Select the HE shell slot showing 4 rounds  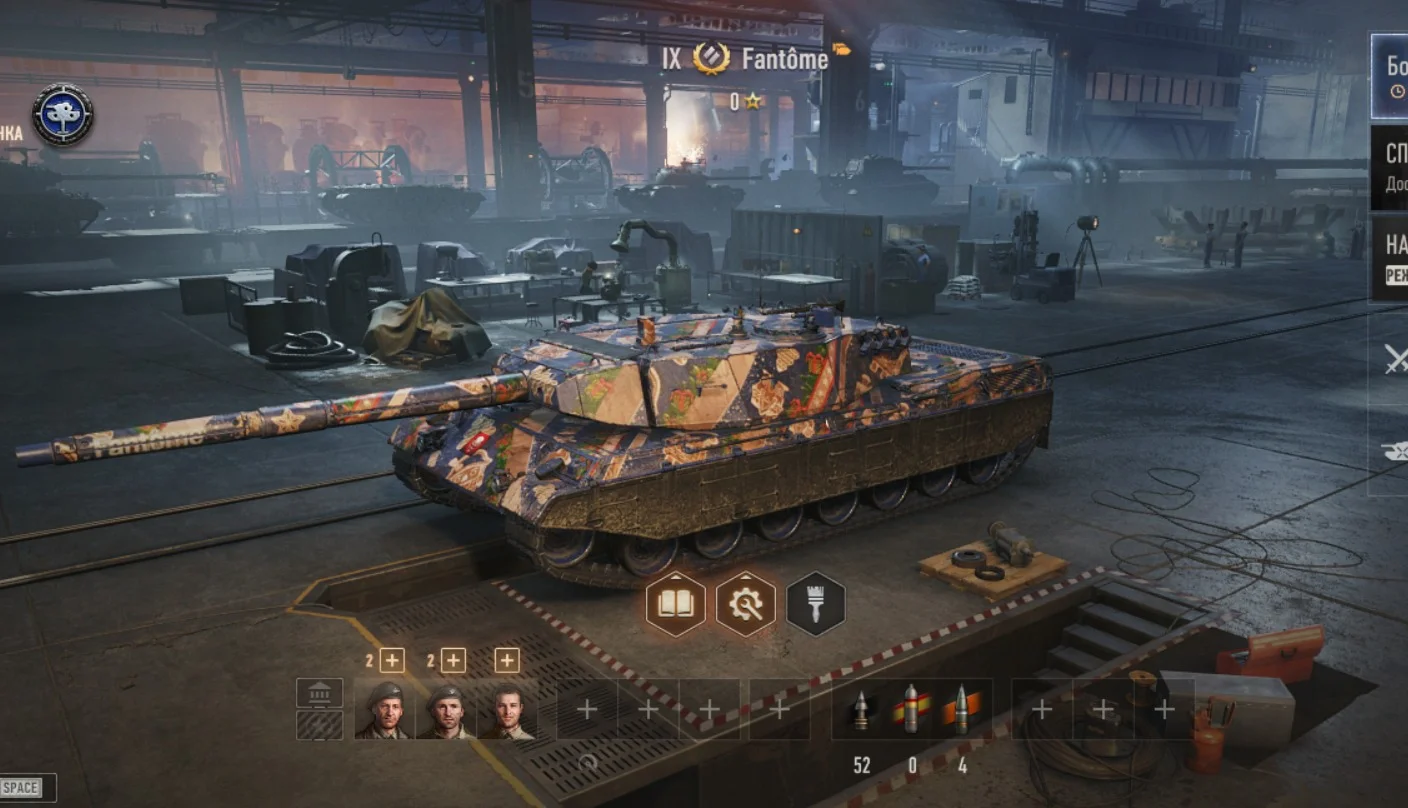(x=963, y=710)
